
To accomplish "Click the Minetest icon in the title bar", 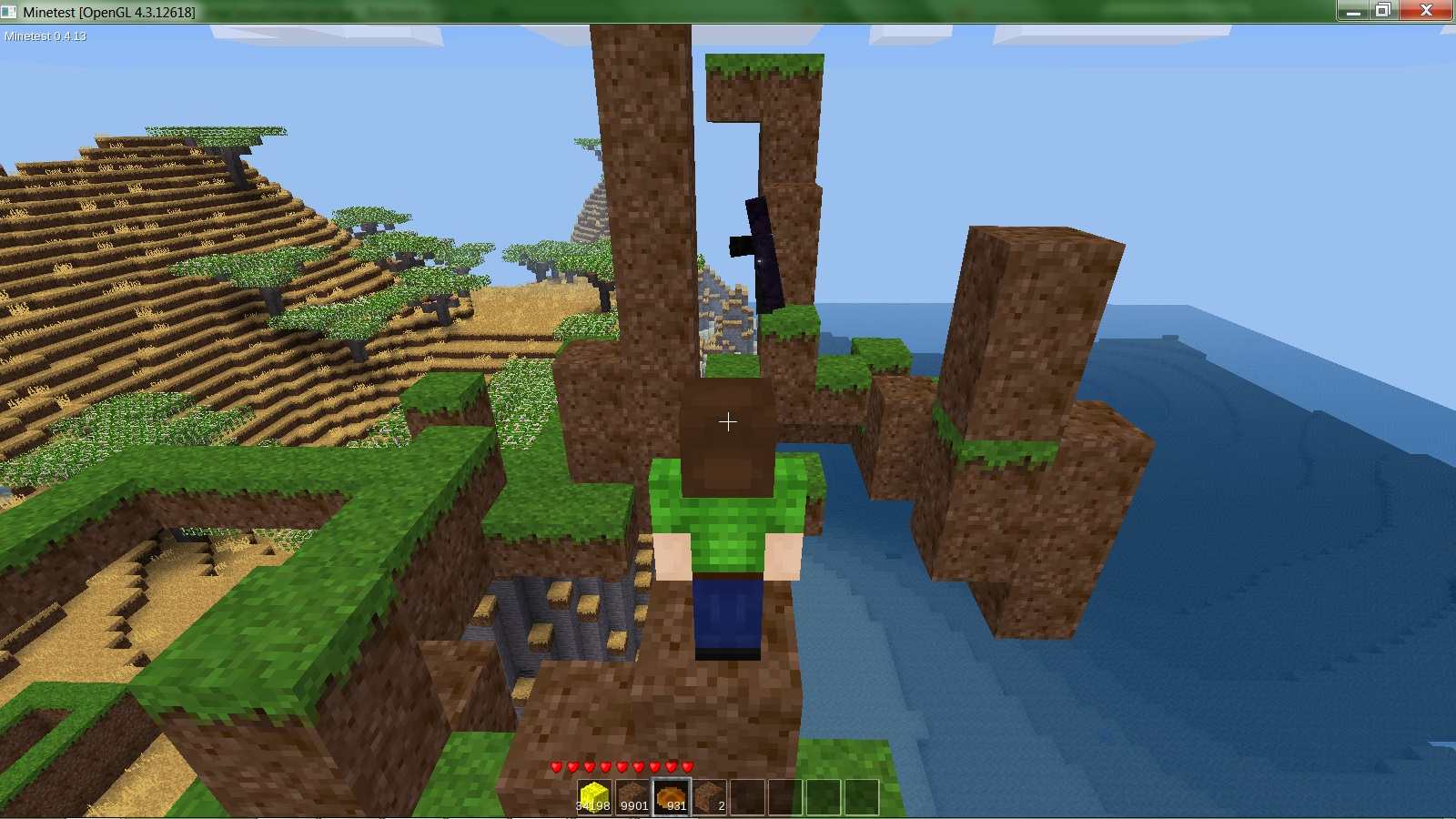I will [x=9, y=11].
